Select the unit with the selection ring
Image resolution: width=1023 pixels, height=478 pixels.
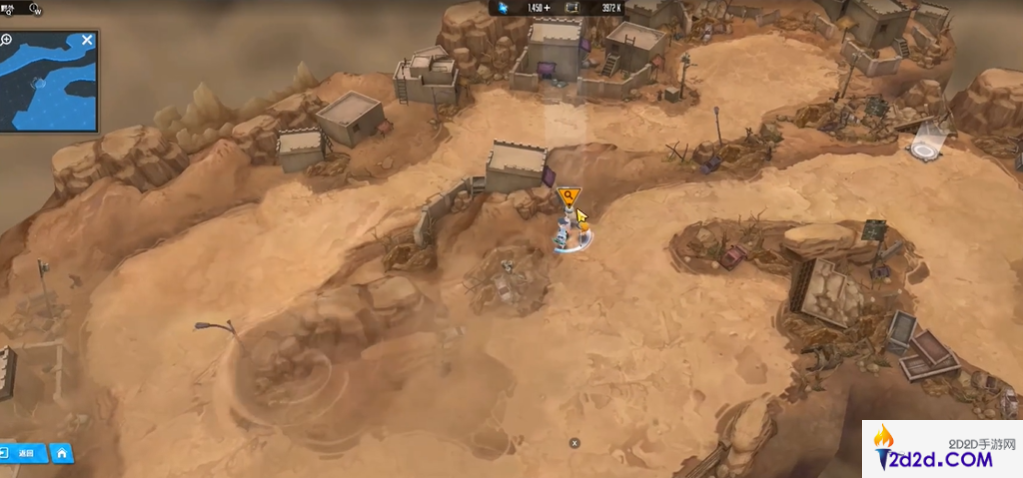tap(572, 235)
